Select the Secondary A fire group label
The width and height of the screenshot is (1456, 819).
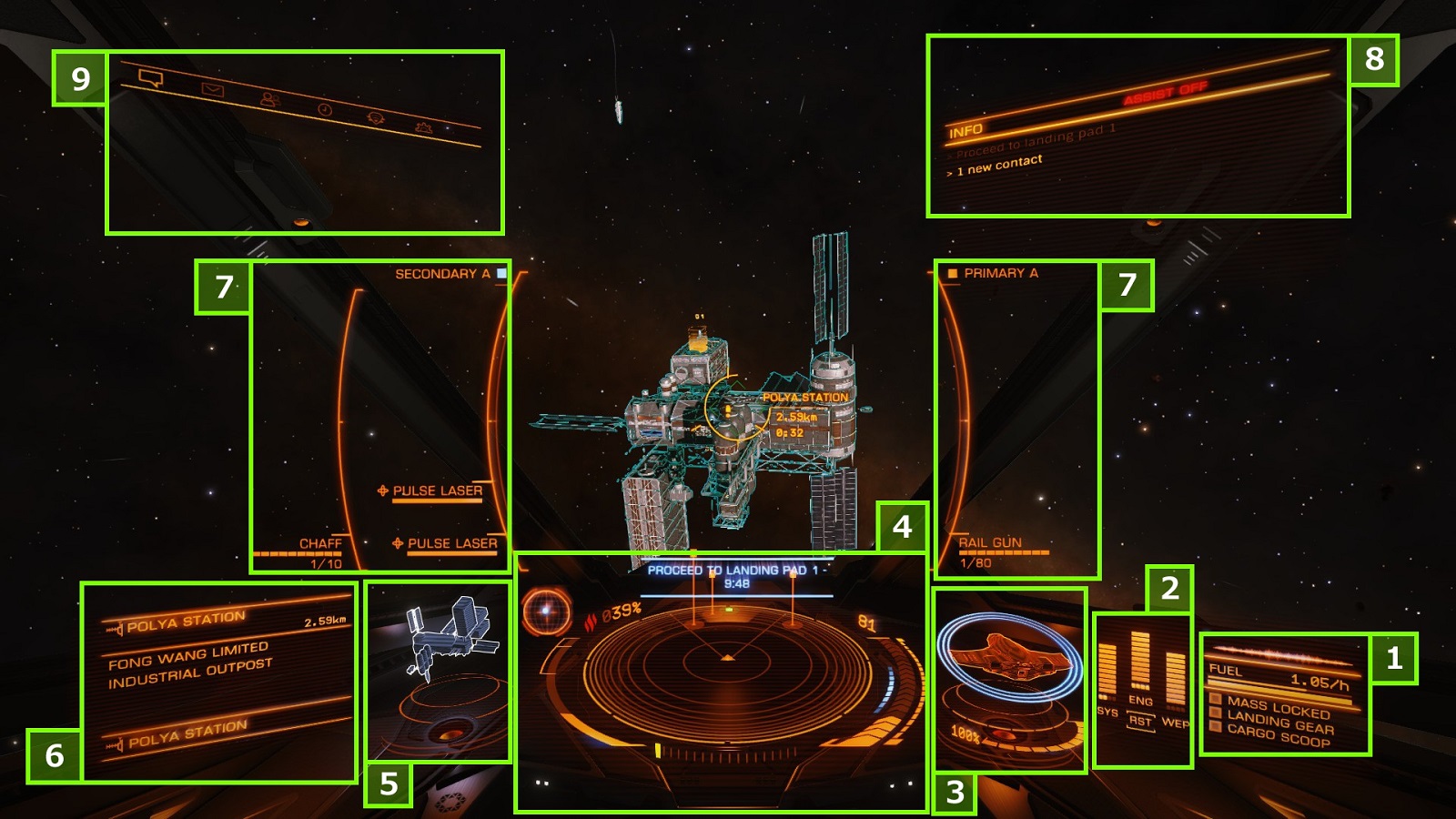point(442,274)
